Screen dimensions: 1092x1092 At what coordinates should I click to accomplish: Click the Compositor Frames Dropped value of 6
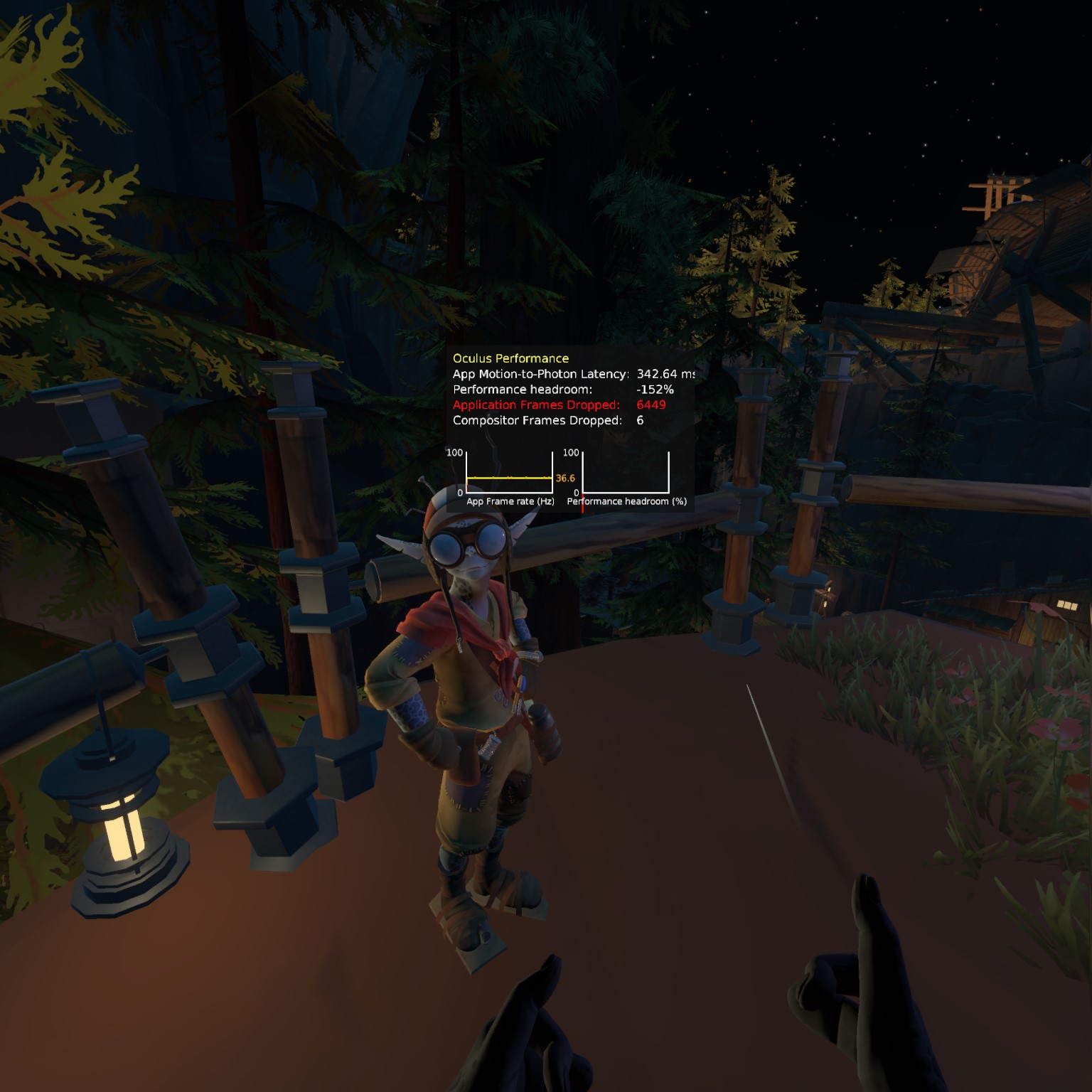(642, 420)
